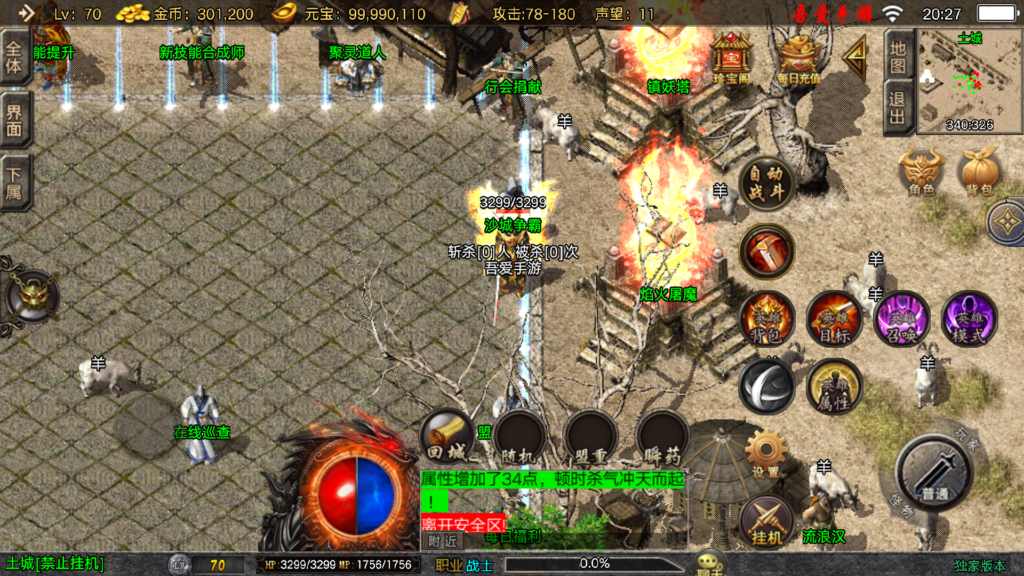Screen dimensions: 1024x576
Task: Open the 角色 character sheet
Action: point(920,172)
